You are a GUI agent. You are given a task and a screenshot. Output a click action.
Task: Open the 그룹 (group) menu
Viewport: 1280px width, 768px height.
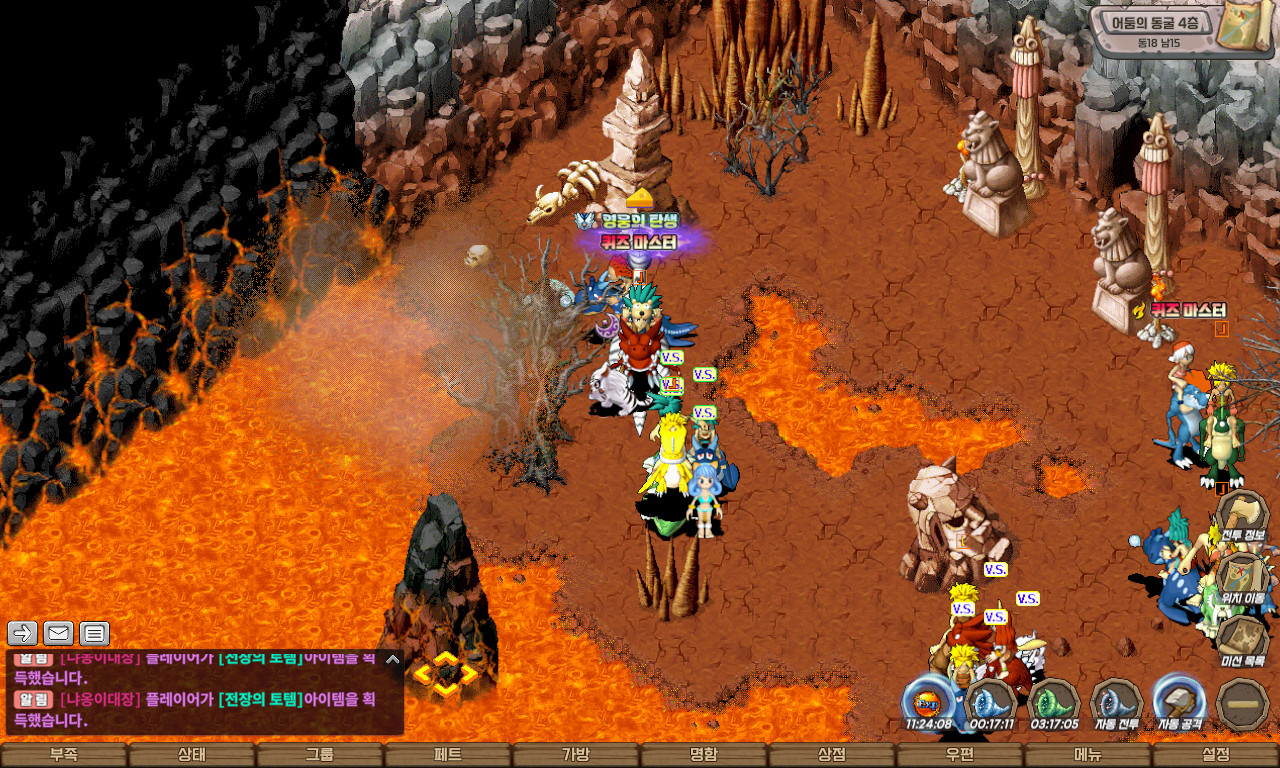tap(320, 755)
